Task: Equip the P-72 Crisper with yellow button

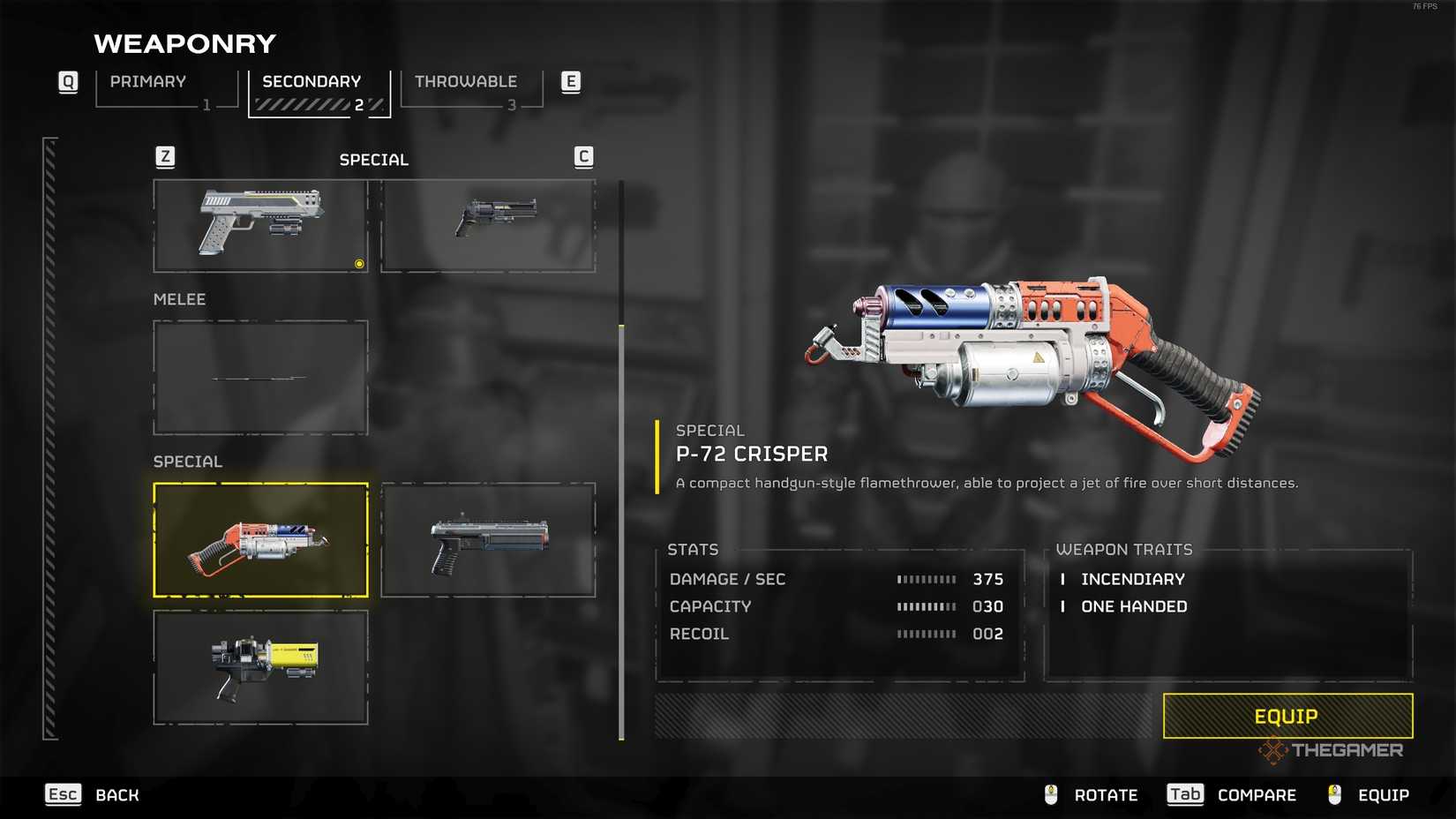Action: tap(1287, 716)
